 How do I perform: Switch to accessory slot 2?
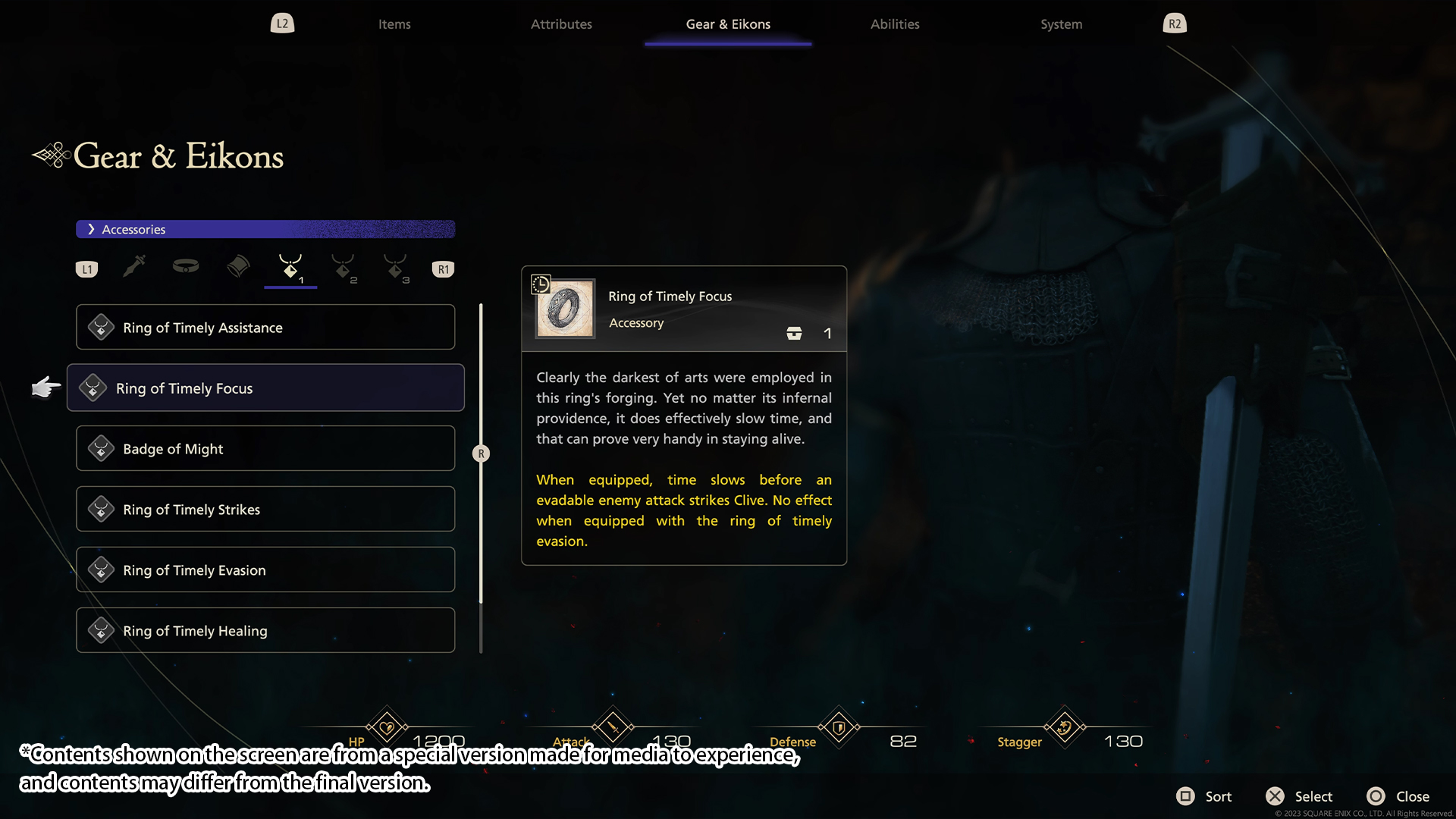click(344, 268)
